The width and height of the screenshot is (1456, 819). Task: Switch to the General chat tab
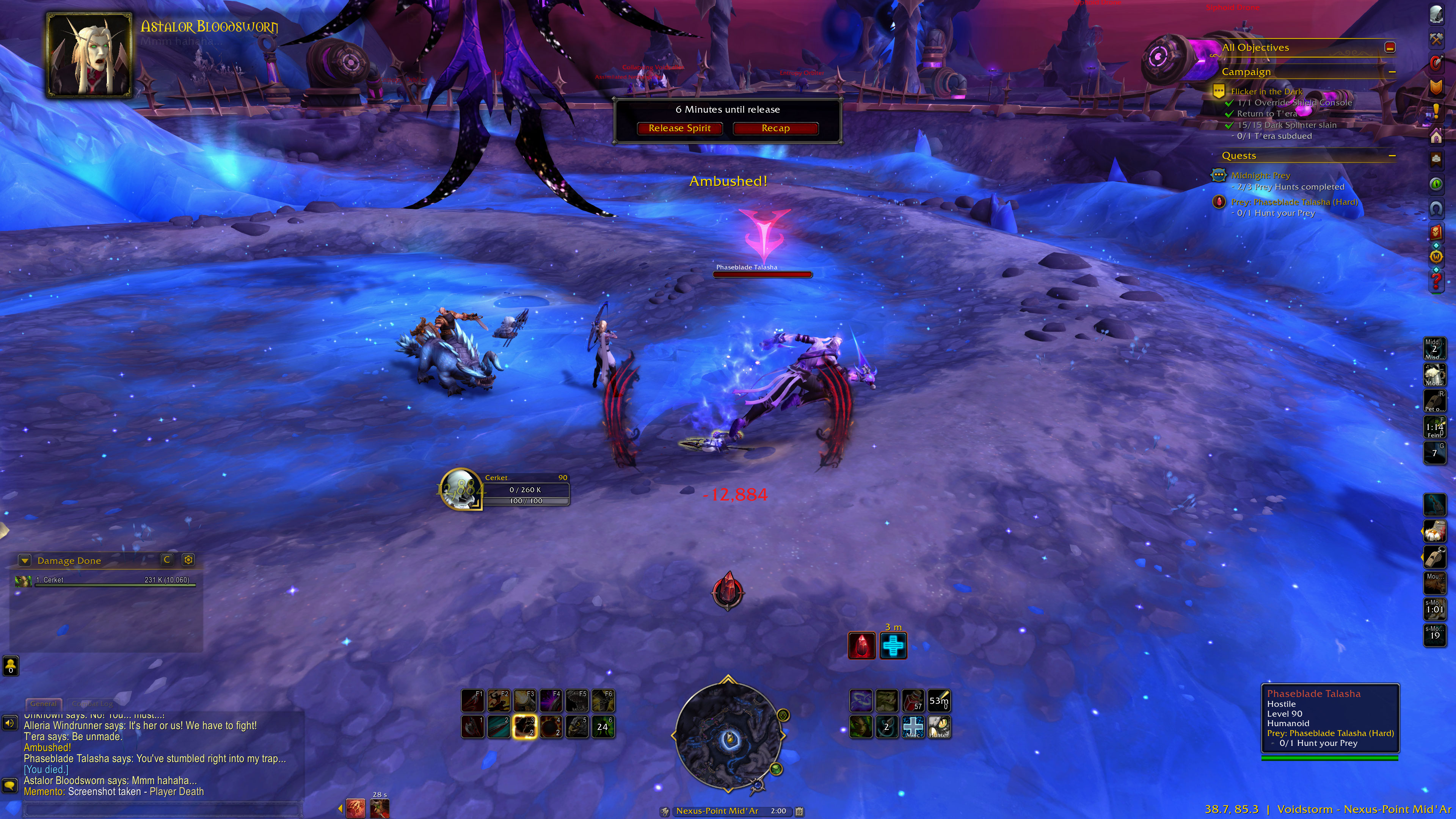(43, 704)
